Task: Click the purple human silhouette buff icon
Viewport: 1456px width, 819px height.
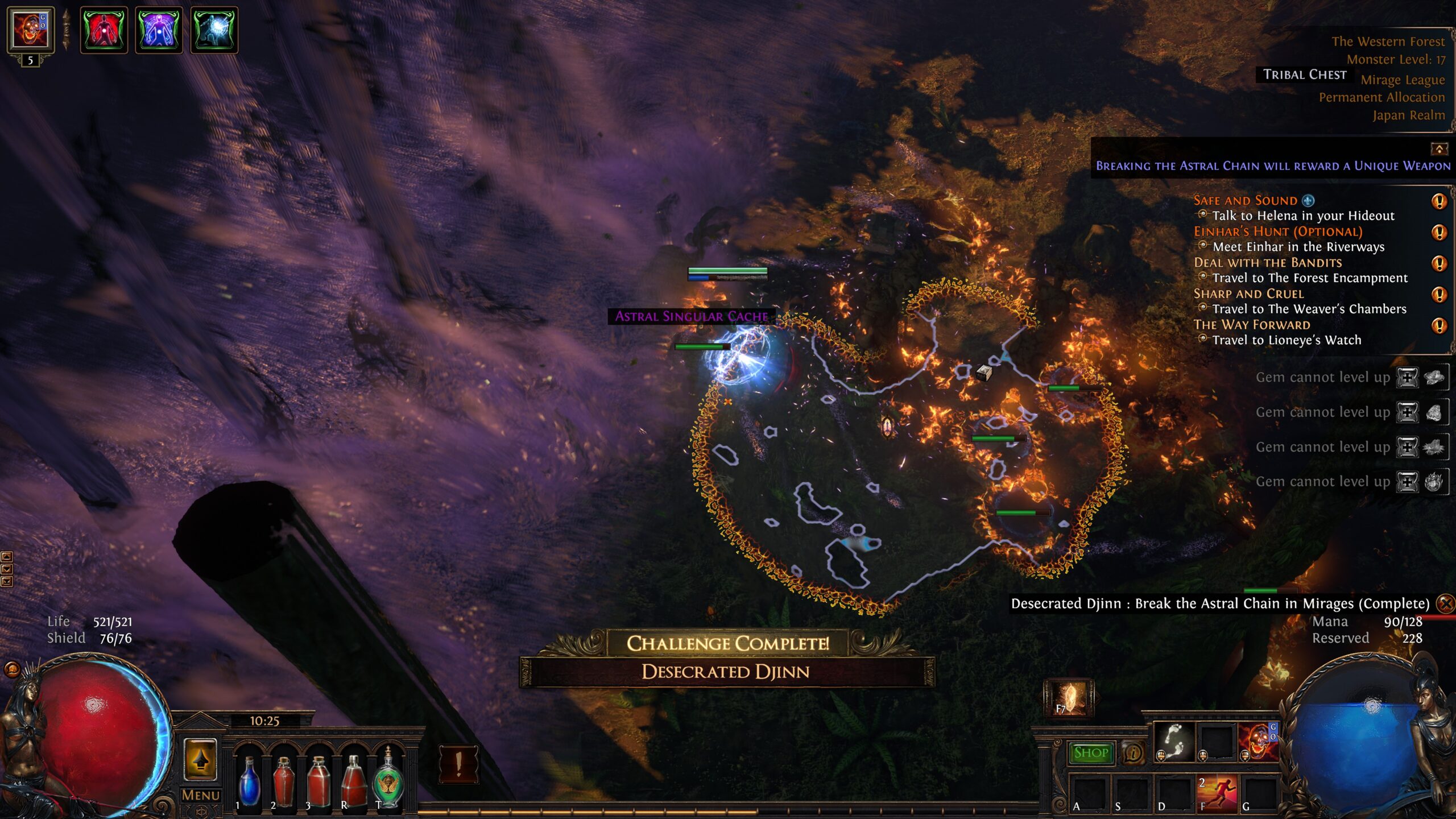Action: click(159, 31)
